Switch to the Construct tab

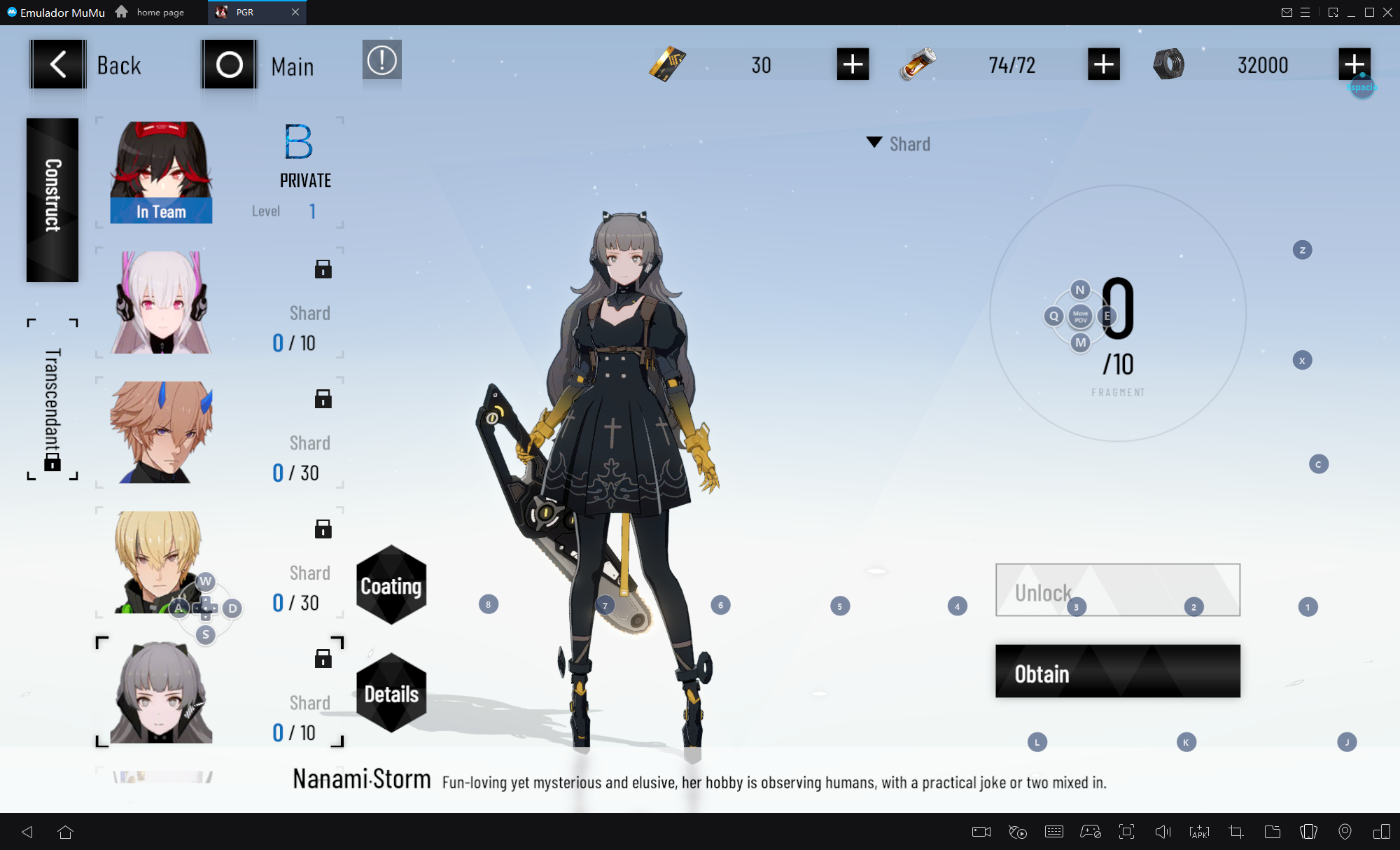52,200
